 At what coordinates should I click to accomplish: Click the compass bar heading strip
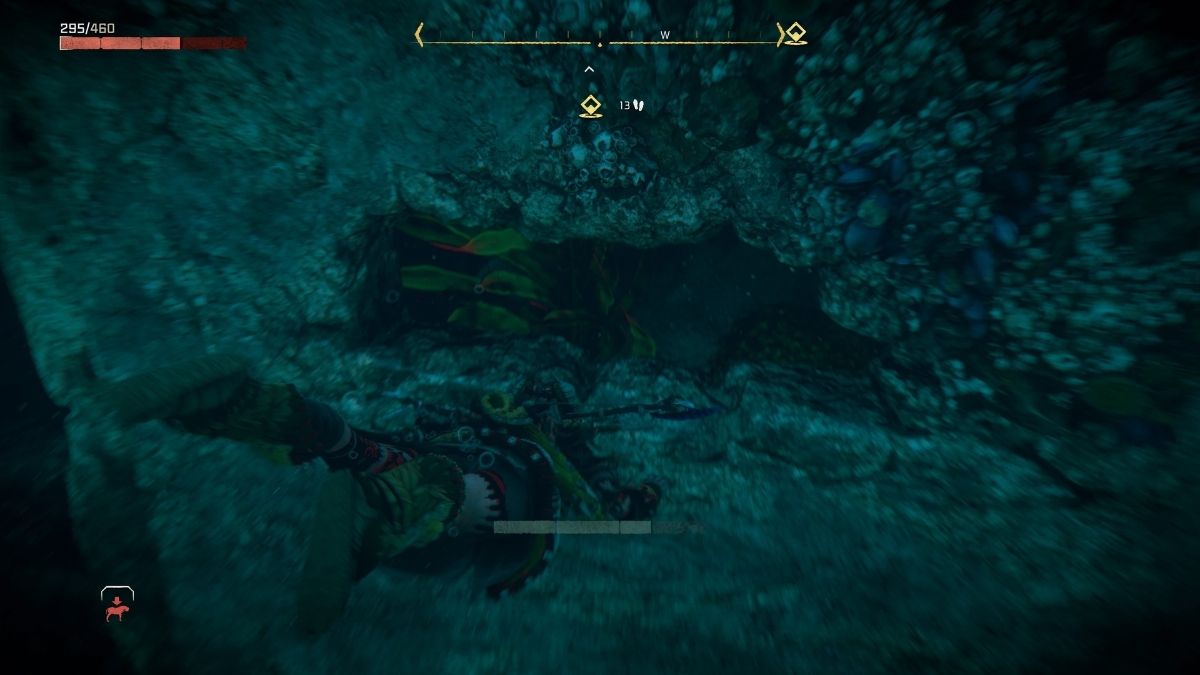(600, 36)
